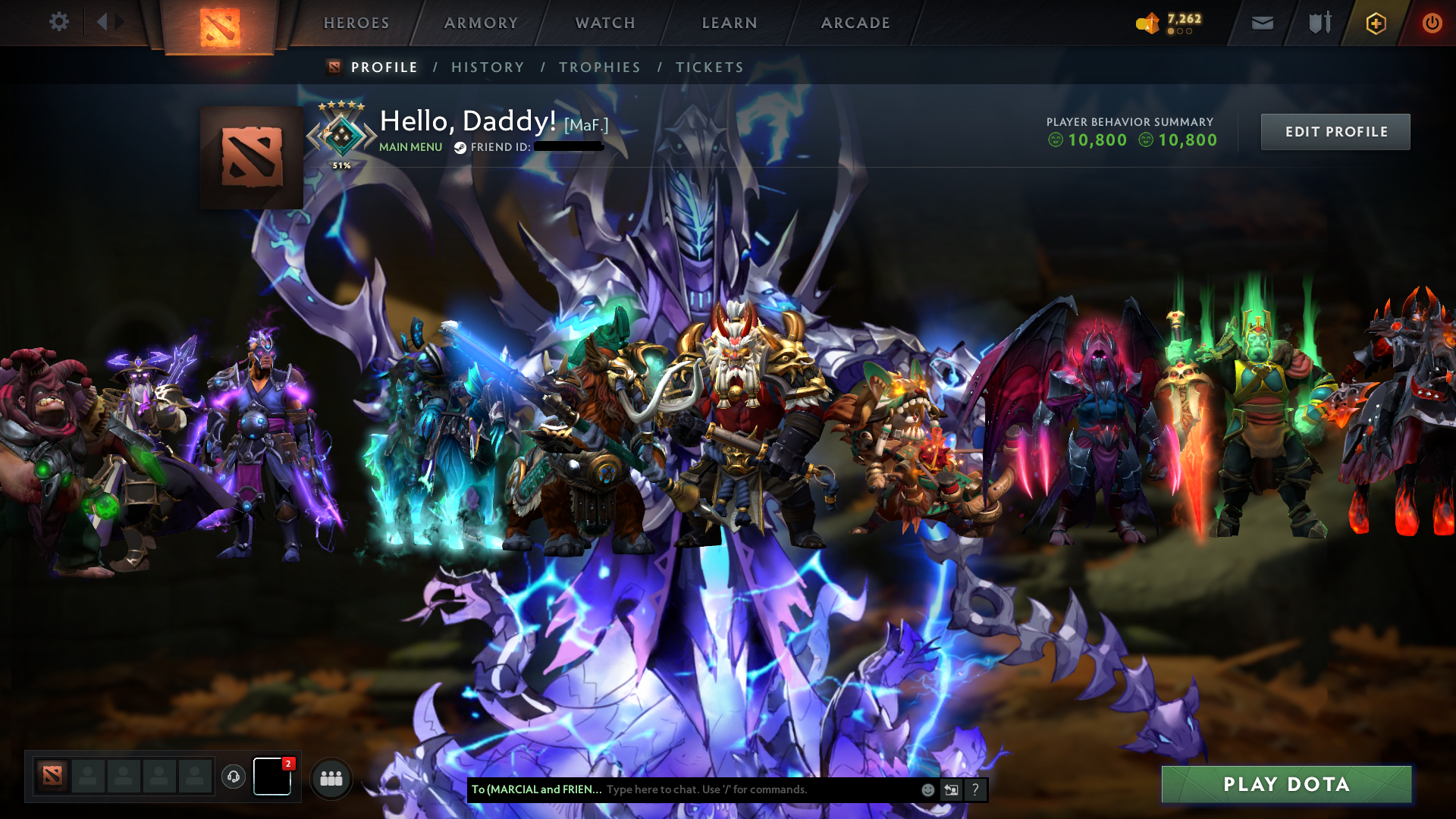Open the friends list people icon
Image resolution: width=1456 pixels, height=819 pixels.
(331, 777)
